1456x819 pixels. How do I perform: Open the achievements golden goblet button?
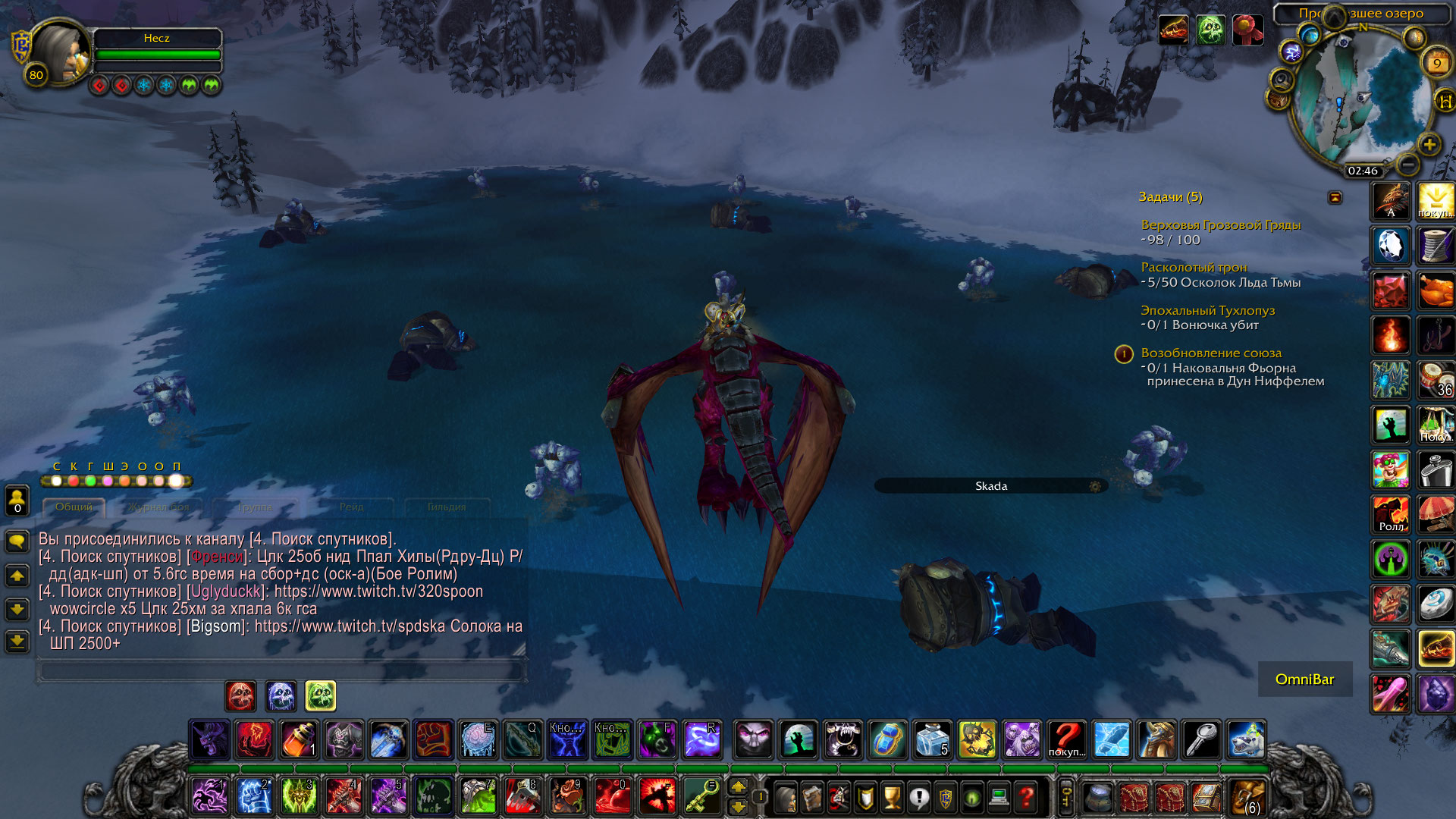point(893,797)
